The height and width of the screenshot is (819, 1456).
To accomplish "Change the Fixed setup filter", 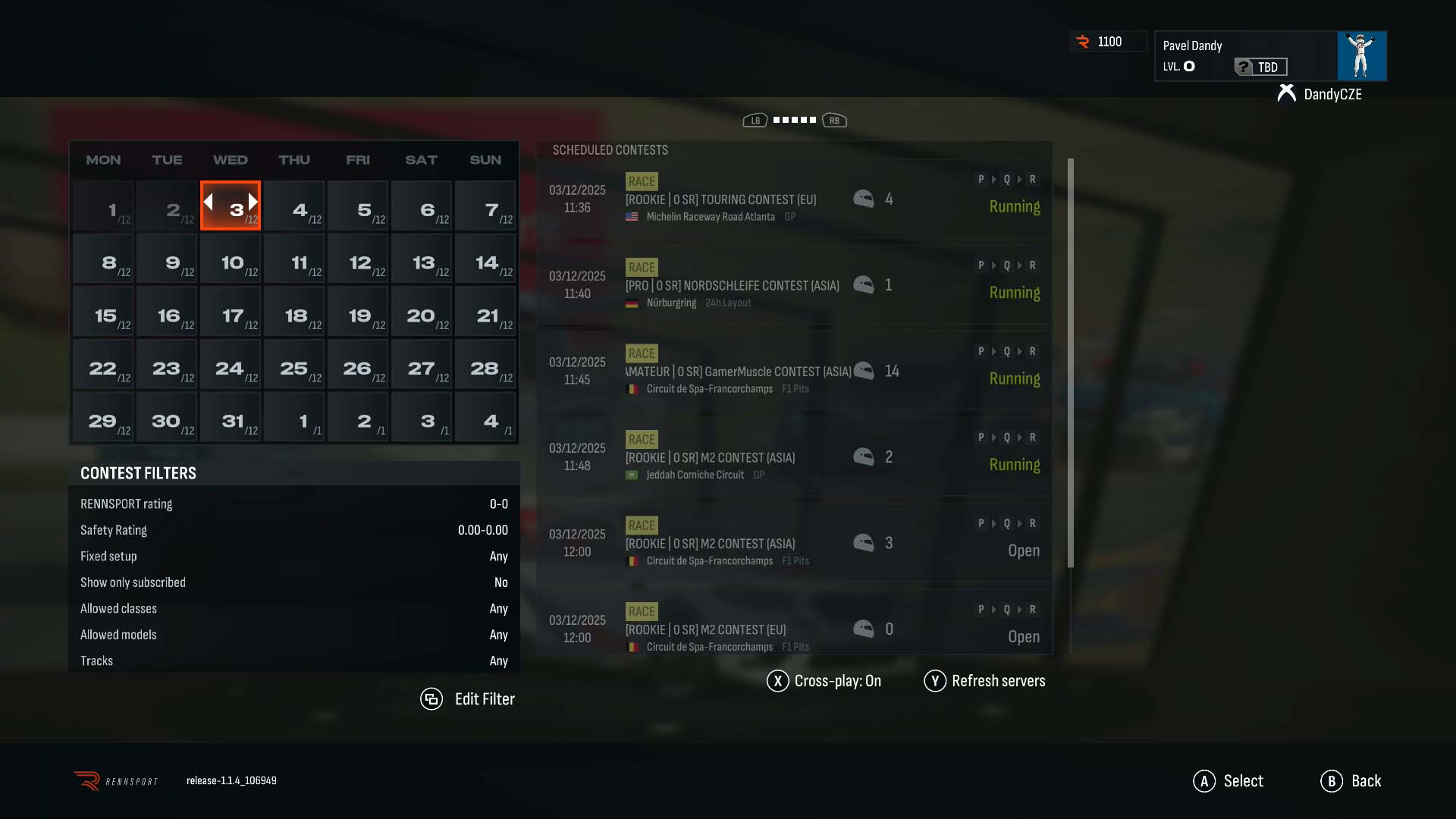I will pyautogui.click(x=294, y=557).
